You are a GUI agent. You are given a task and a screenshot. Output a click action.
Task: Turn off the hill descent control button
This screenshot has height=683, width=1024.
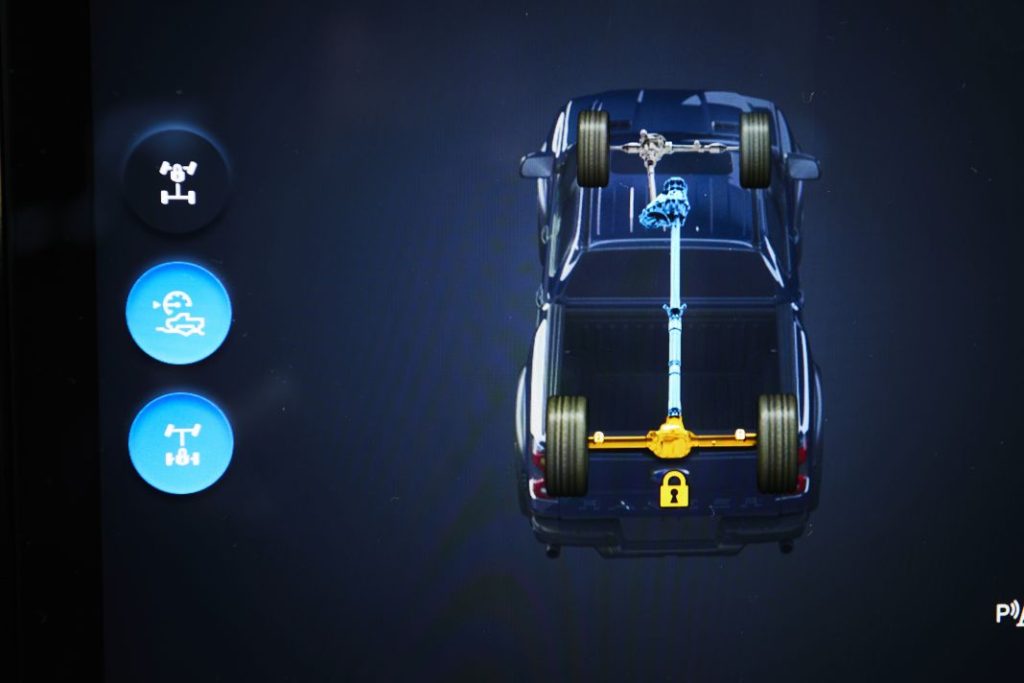click(179, 313)
